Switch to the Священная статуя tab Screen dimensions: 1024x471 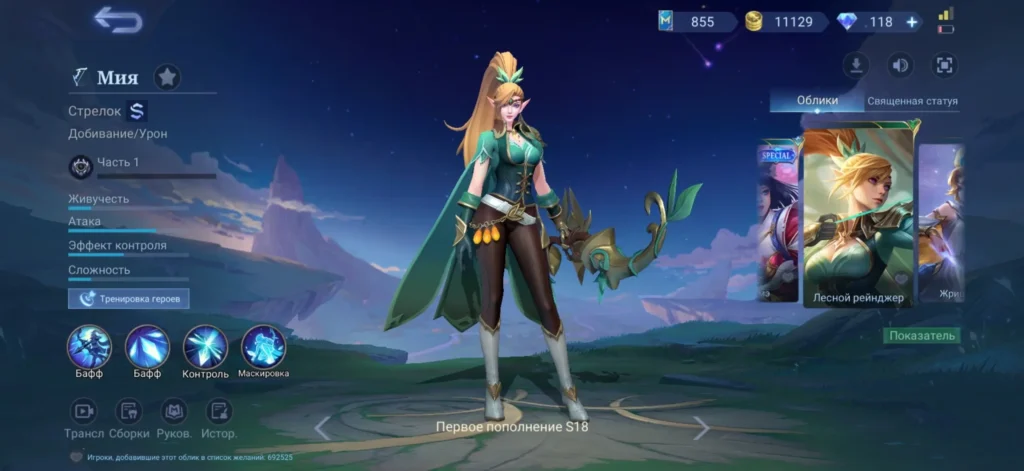(x=912, y=101)
